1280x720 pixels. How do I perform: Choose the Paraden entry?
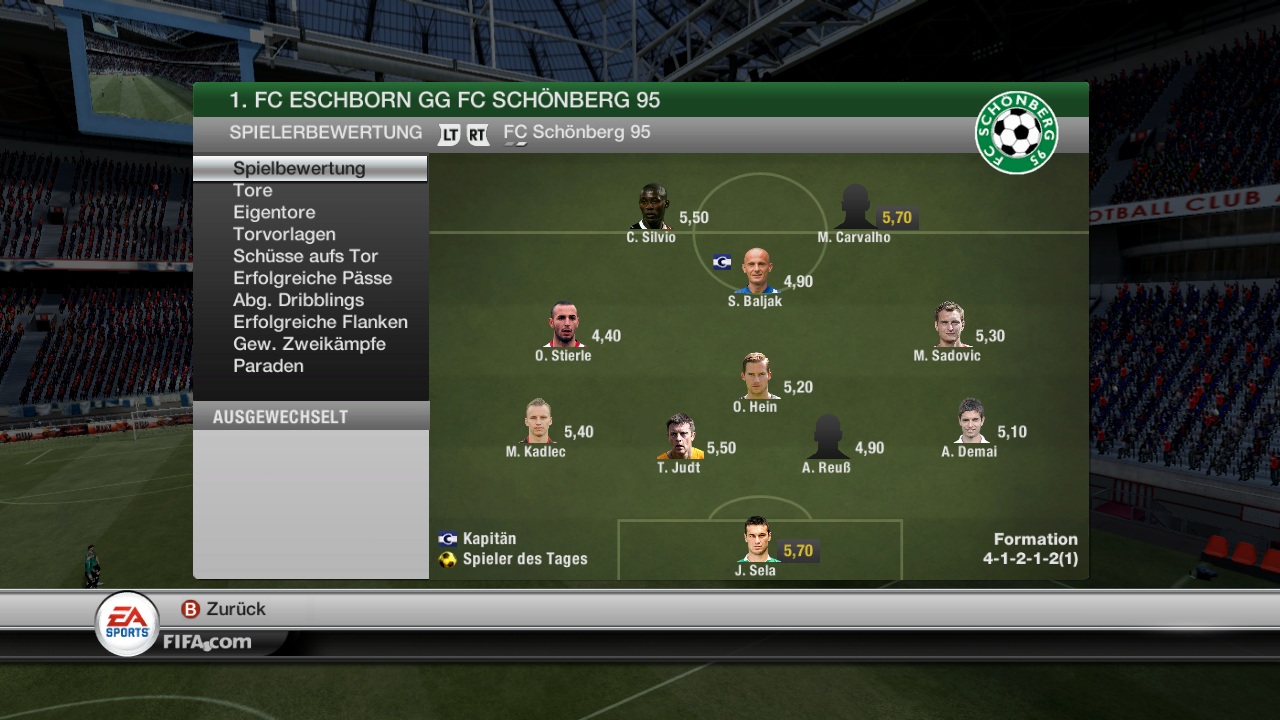click(268, 366)
